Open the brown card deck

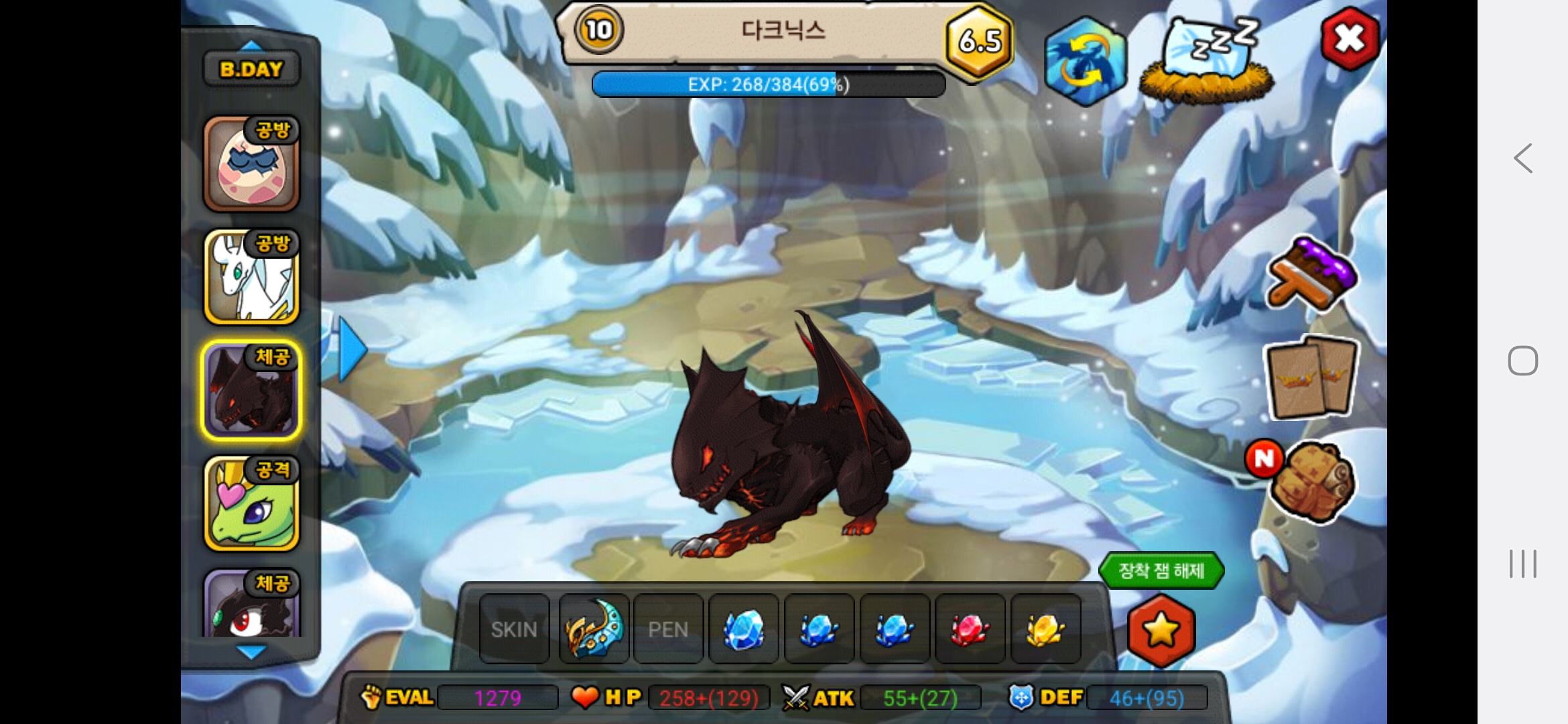pos(1311,377)
